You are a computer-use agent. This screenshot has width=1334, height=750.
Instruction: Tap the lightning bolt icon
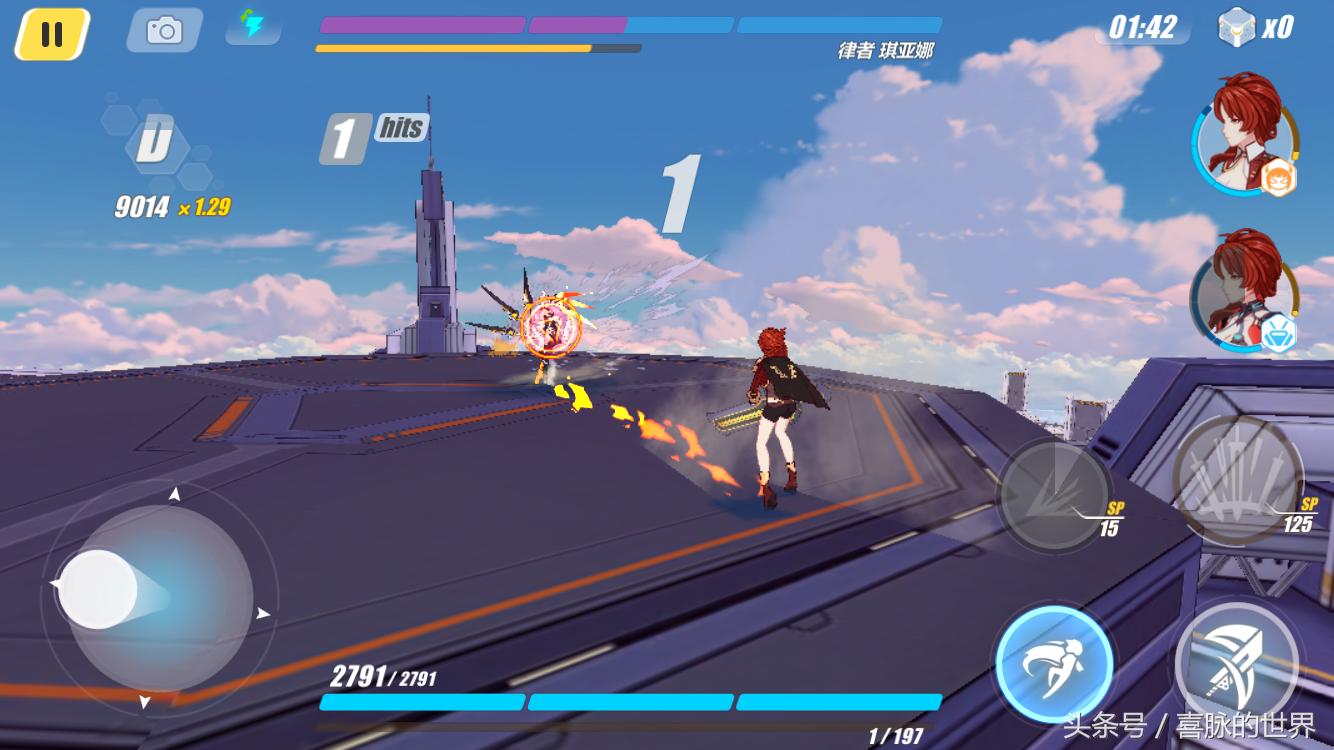pyautogui.click(x=252, y=25)
